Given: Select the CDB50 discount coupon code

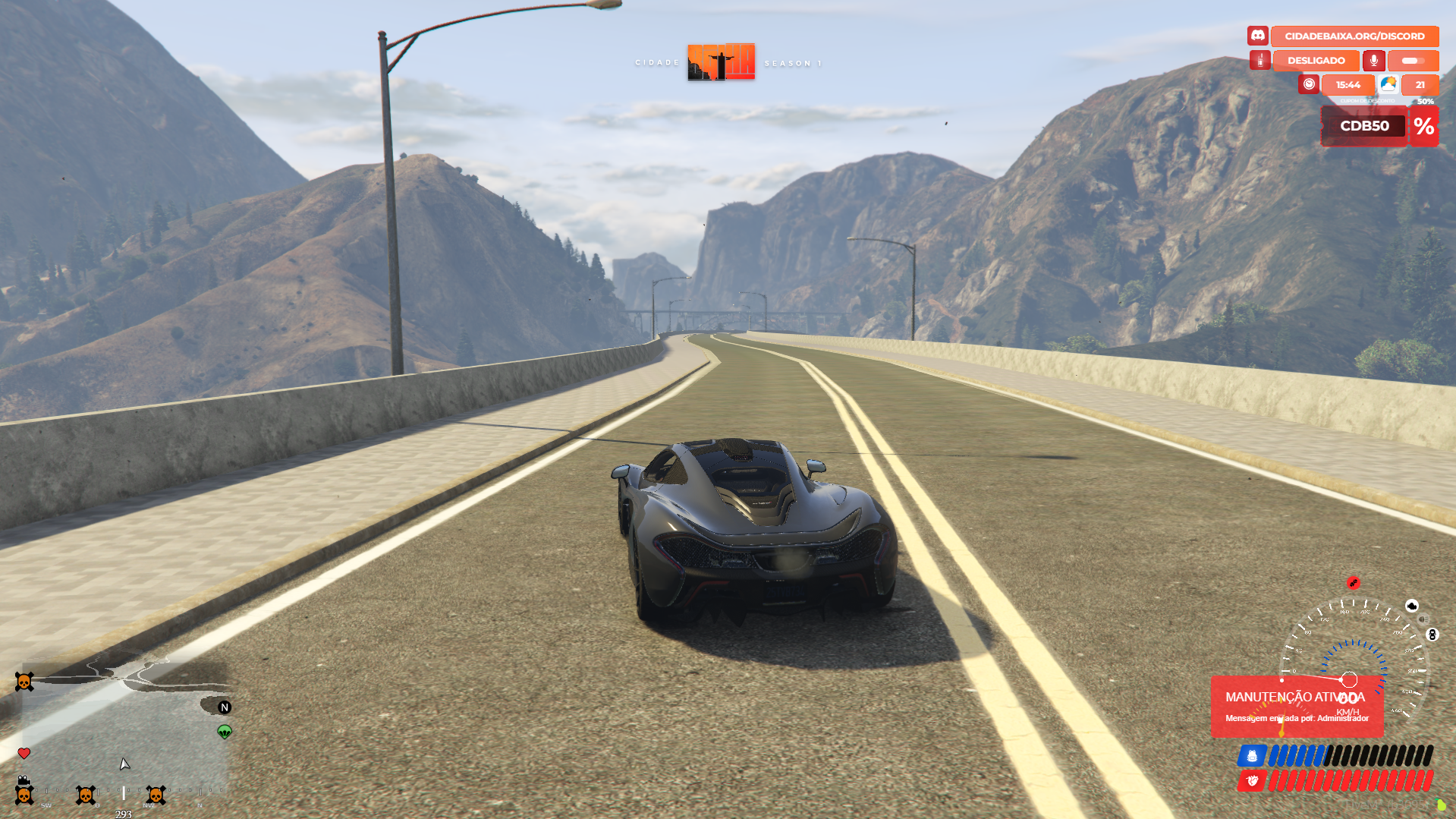Looking at the screenshot, I should point(1364,126).
